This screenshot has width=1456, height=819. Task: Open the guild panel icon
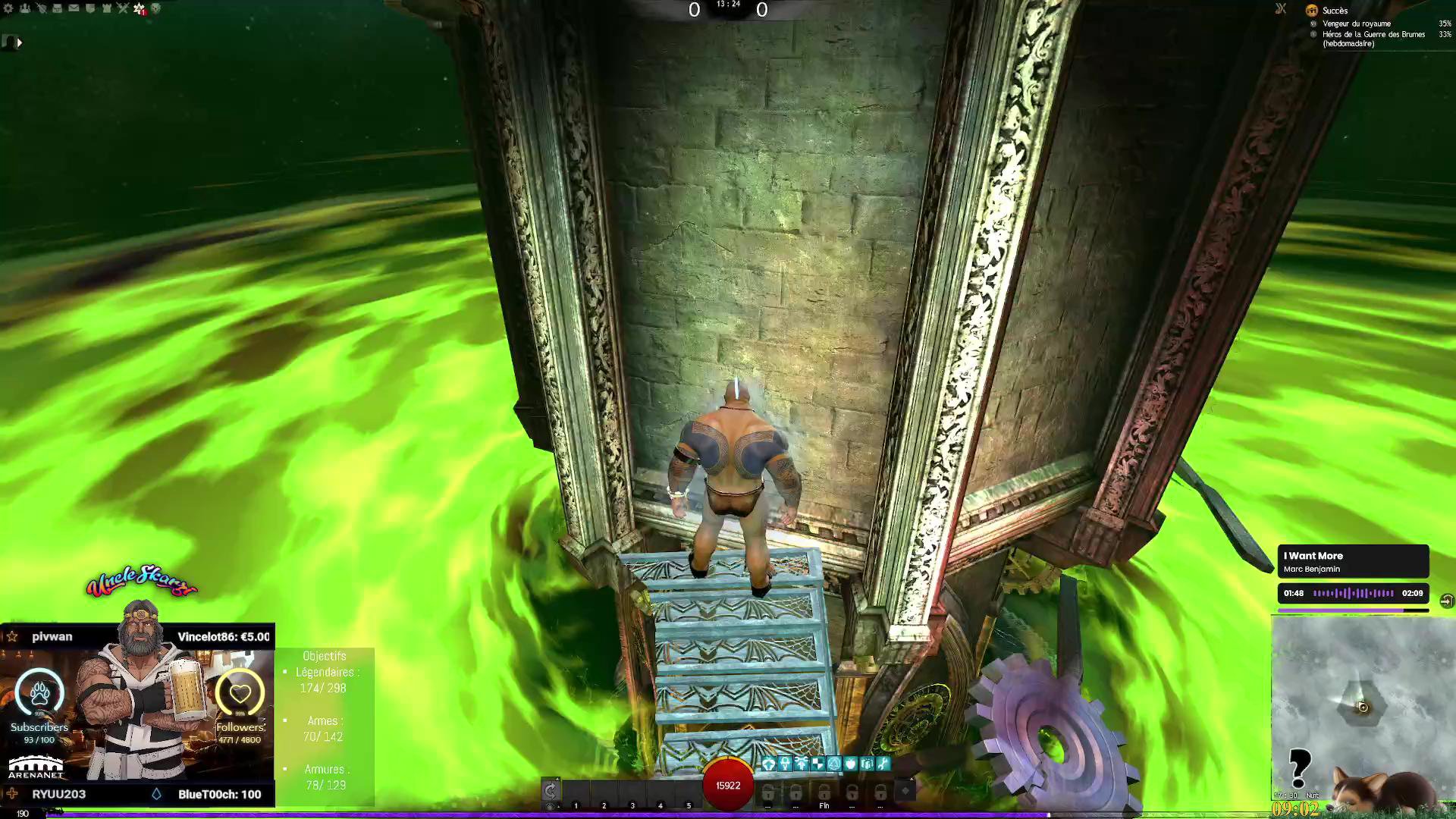tap(106, 8)
